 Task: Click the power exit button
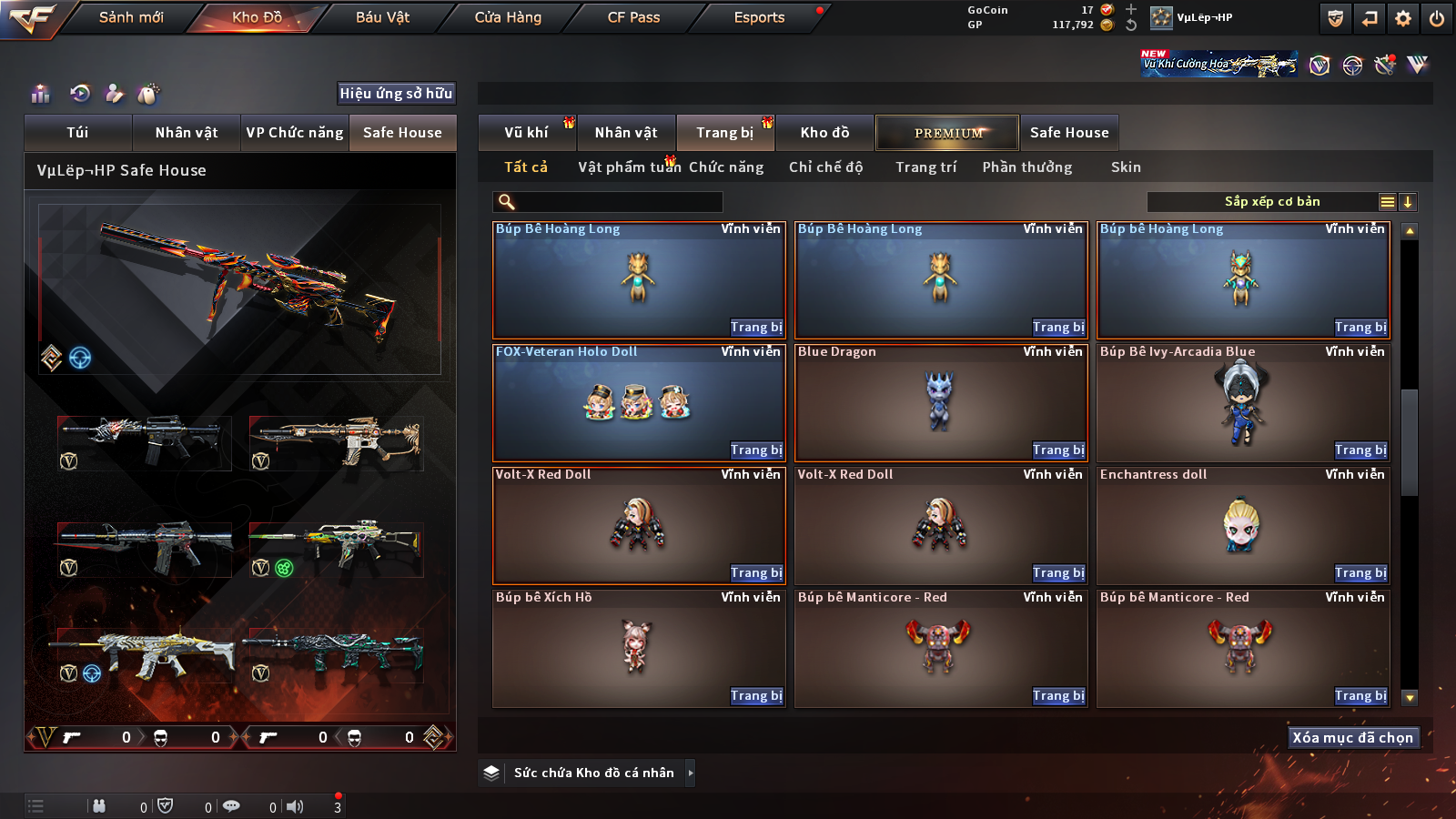(1437, 18)
